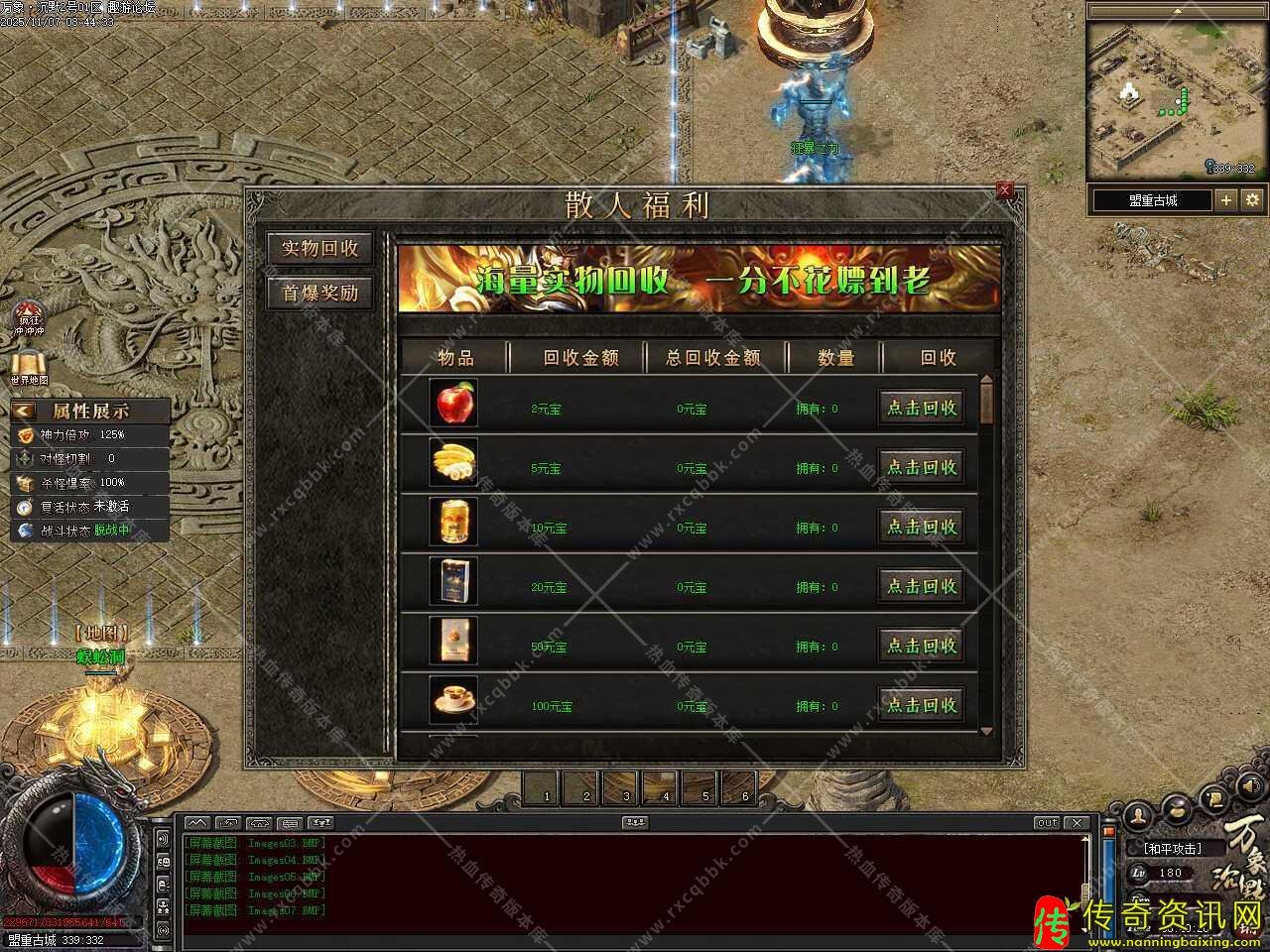This screenshot has height=952, width=1270.
Task: Recycle the 100元宝 coffee cup item
Action: pos(921,705)
